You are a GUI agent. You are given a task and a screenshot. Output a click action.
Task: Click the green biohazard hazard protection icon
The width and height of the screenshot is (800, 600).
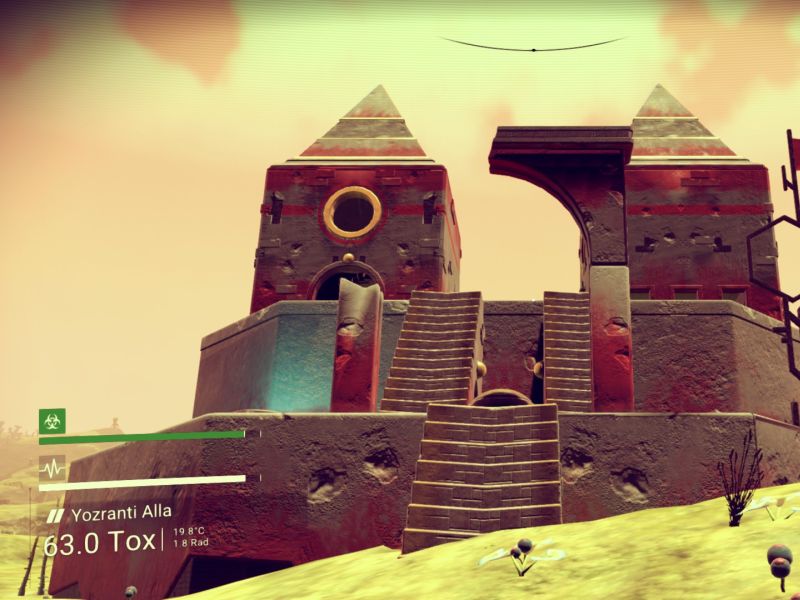click(52, 421)
